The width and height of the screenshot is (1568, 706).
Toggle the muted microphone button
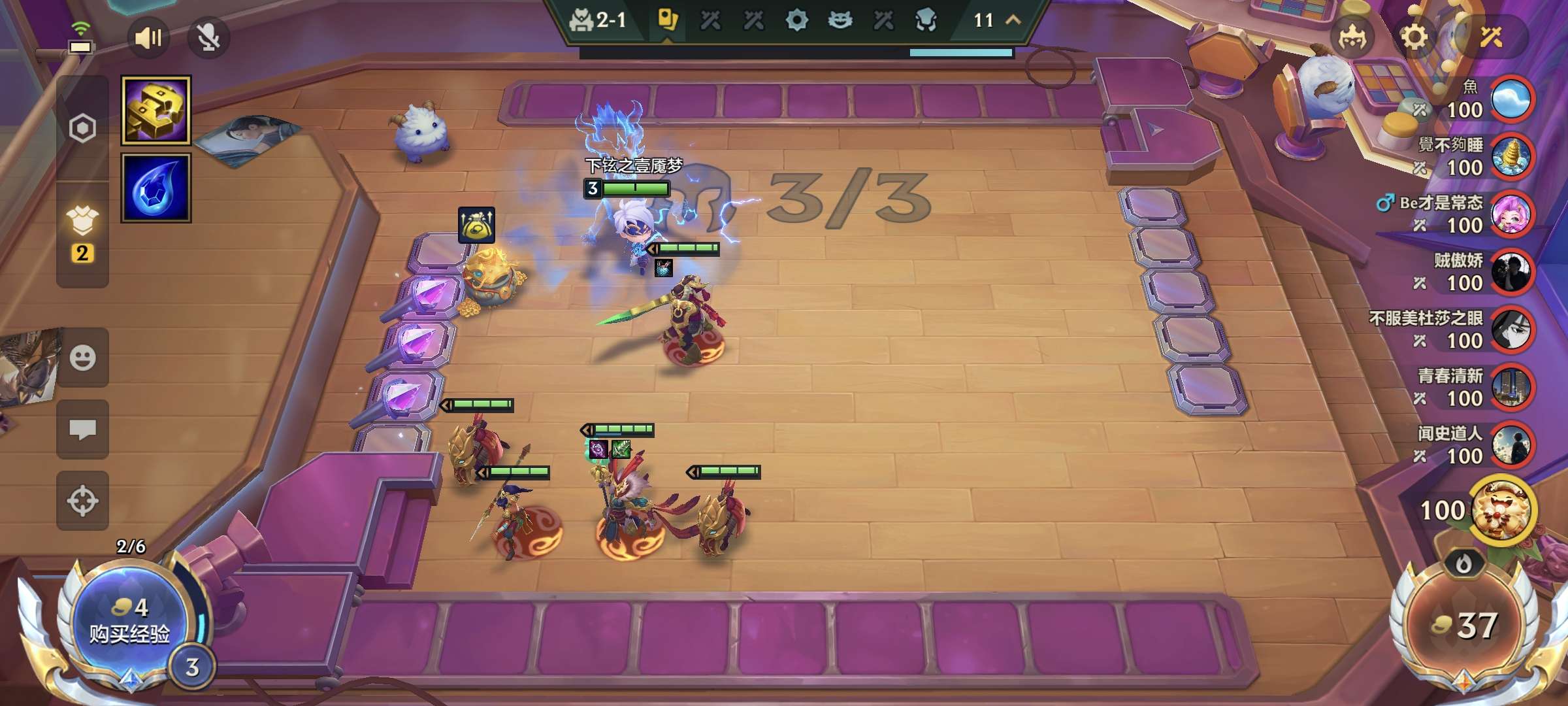click(208, 37)
